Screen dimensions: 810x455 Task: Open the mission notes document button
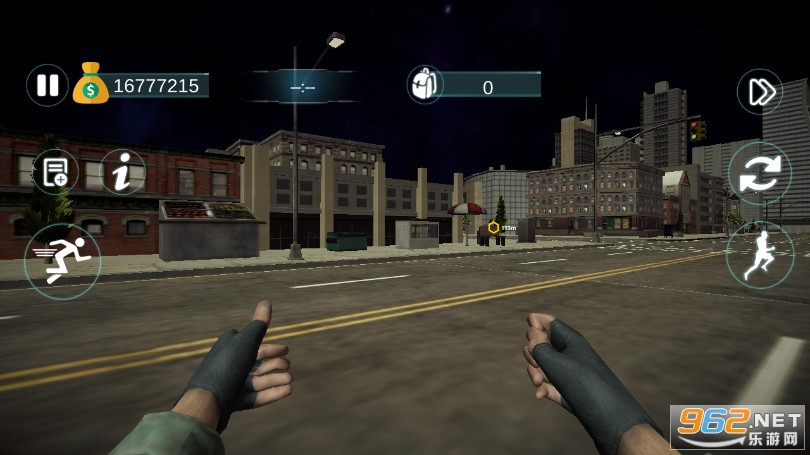tap(55, 171)
